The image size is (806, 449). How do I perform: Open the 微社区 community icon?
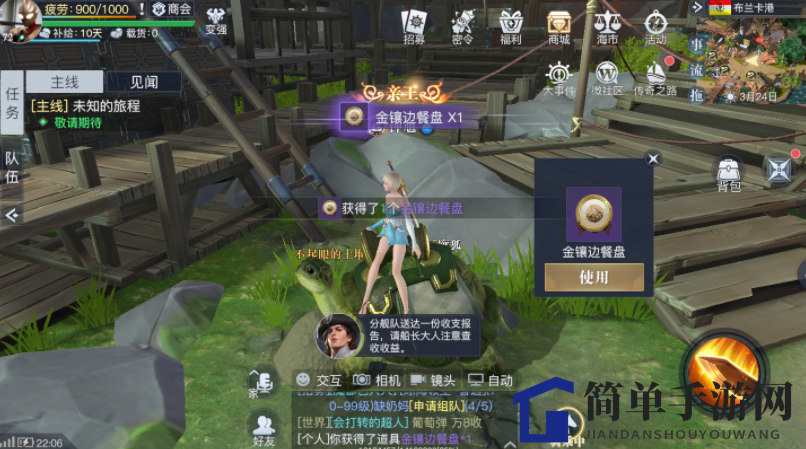[x=606, y=78]
